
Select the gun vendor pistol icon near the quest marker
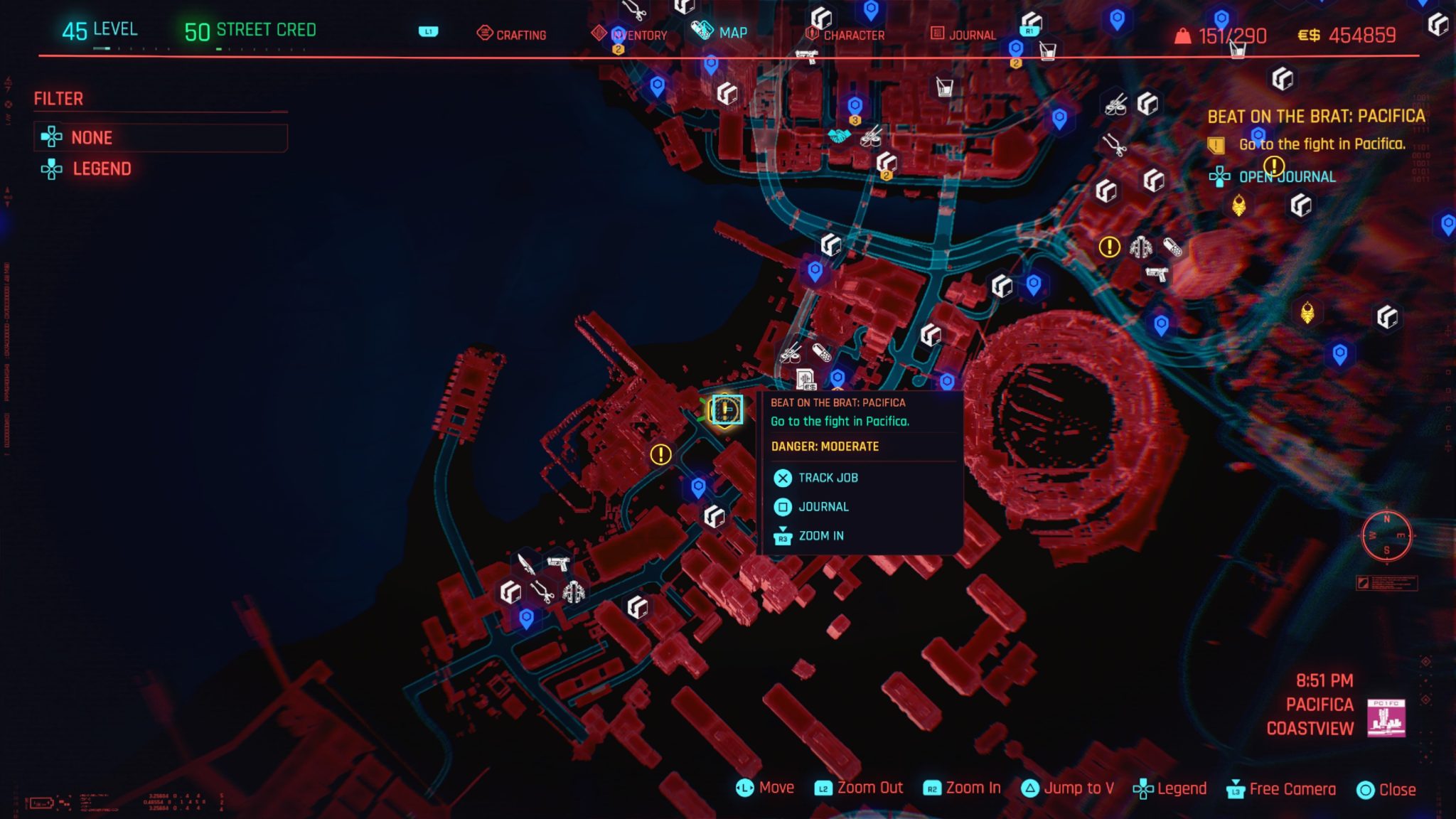point(559,565)
